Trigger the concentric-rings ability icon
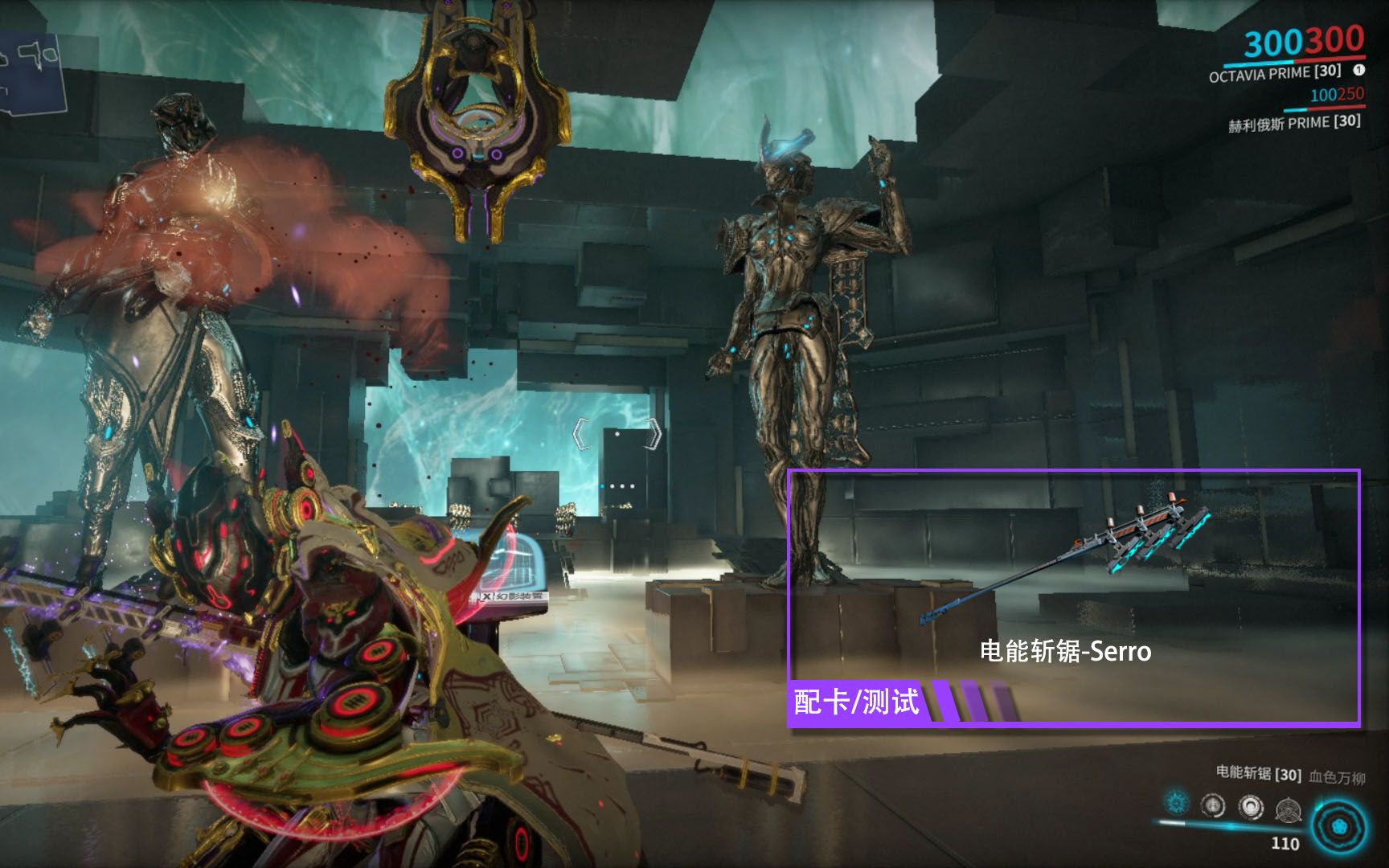The width and height of the screenshot is (1389, 868). 1251,807
